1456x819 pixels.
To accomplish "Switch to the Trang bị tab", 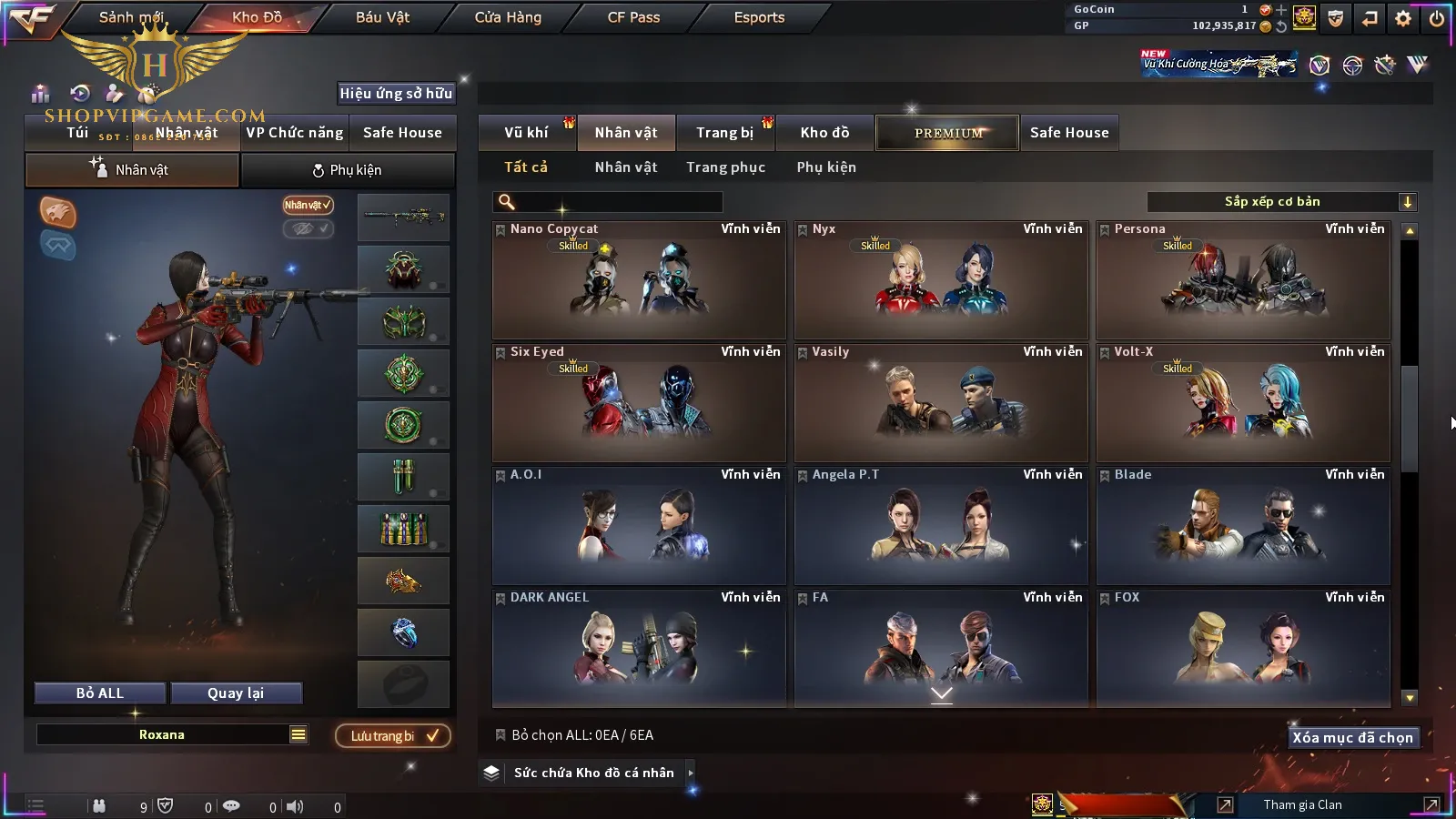I will (x=724, y=133).
